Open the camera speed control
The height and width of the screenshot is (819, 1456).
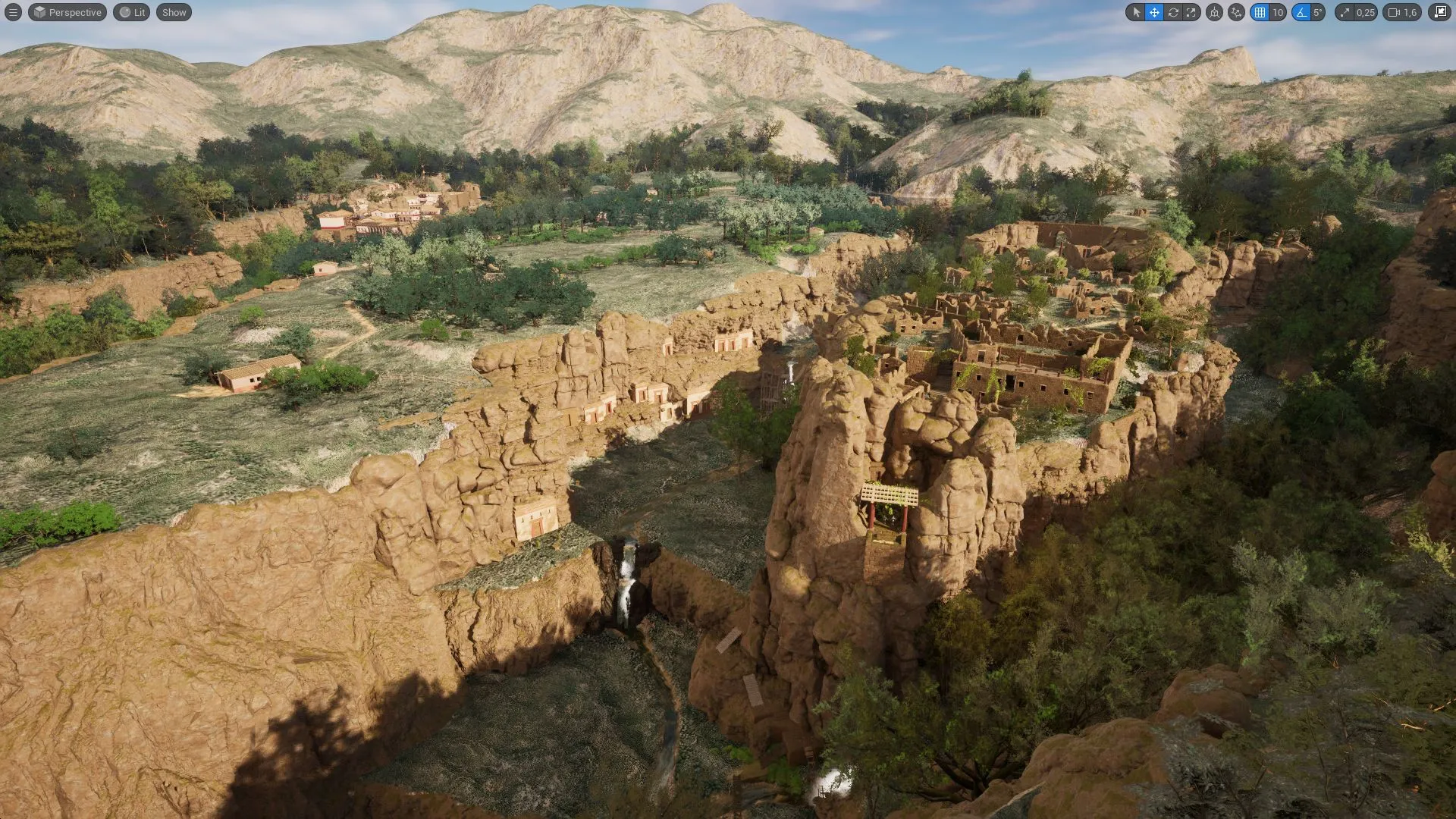tap(1394, 12)
